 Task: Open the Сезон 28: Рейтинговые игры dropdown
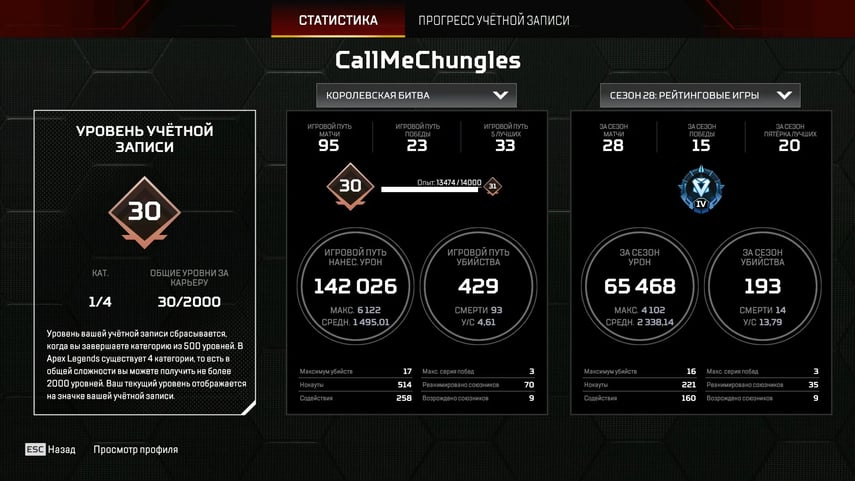700,96
